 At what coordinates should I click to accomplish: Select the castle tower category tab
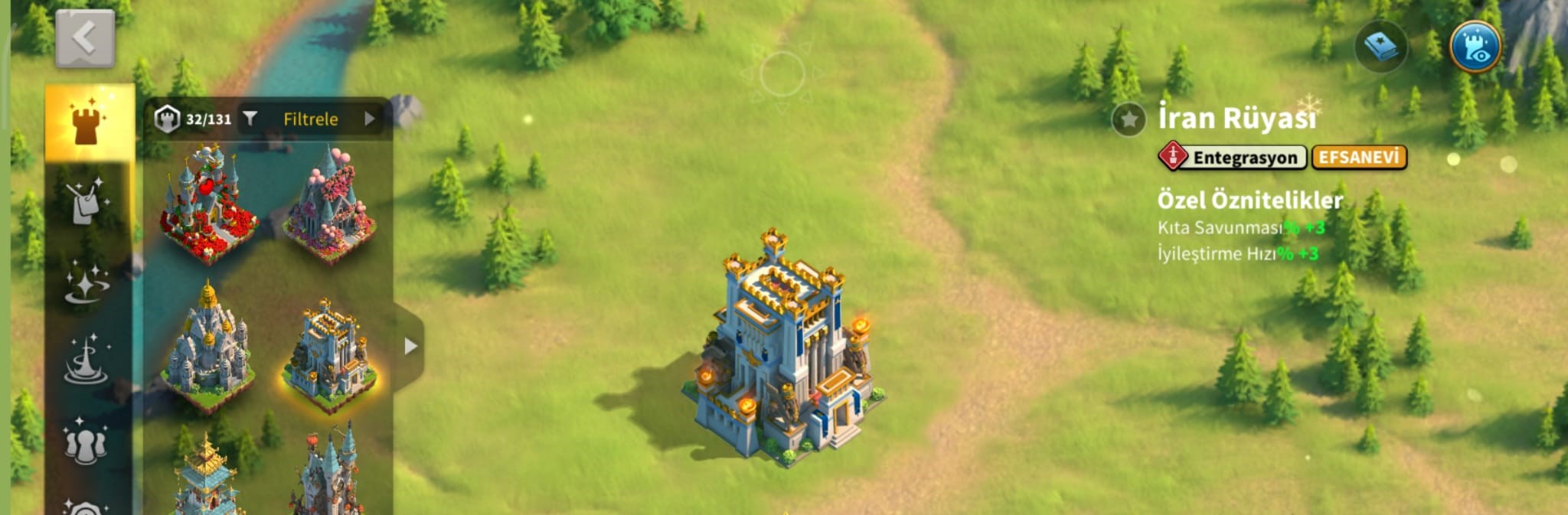pyautogui.click(x=89, y=122)
